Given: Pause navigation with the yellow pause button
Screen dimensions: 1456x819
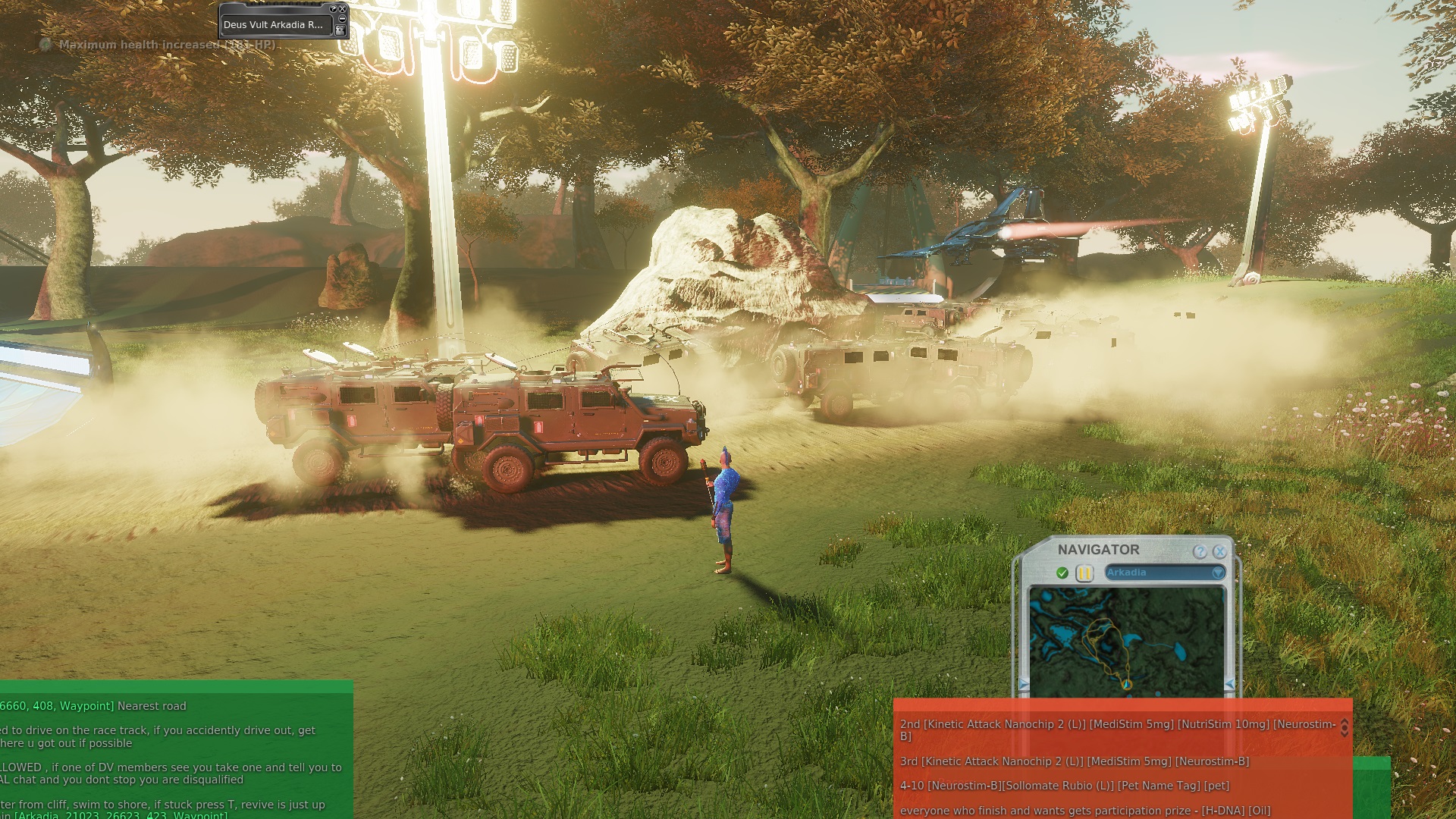Looking at the screenshot, I should (1084, 573).
